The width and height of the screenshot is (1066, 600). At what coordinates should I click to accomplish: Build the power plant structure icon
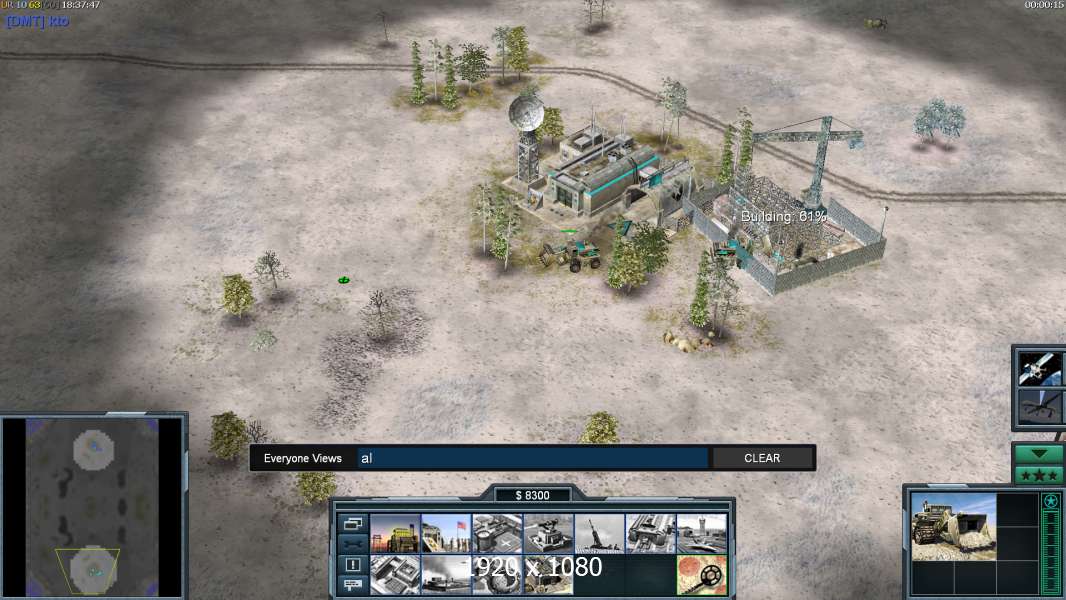pos(394,534)
